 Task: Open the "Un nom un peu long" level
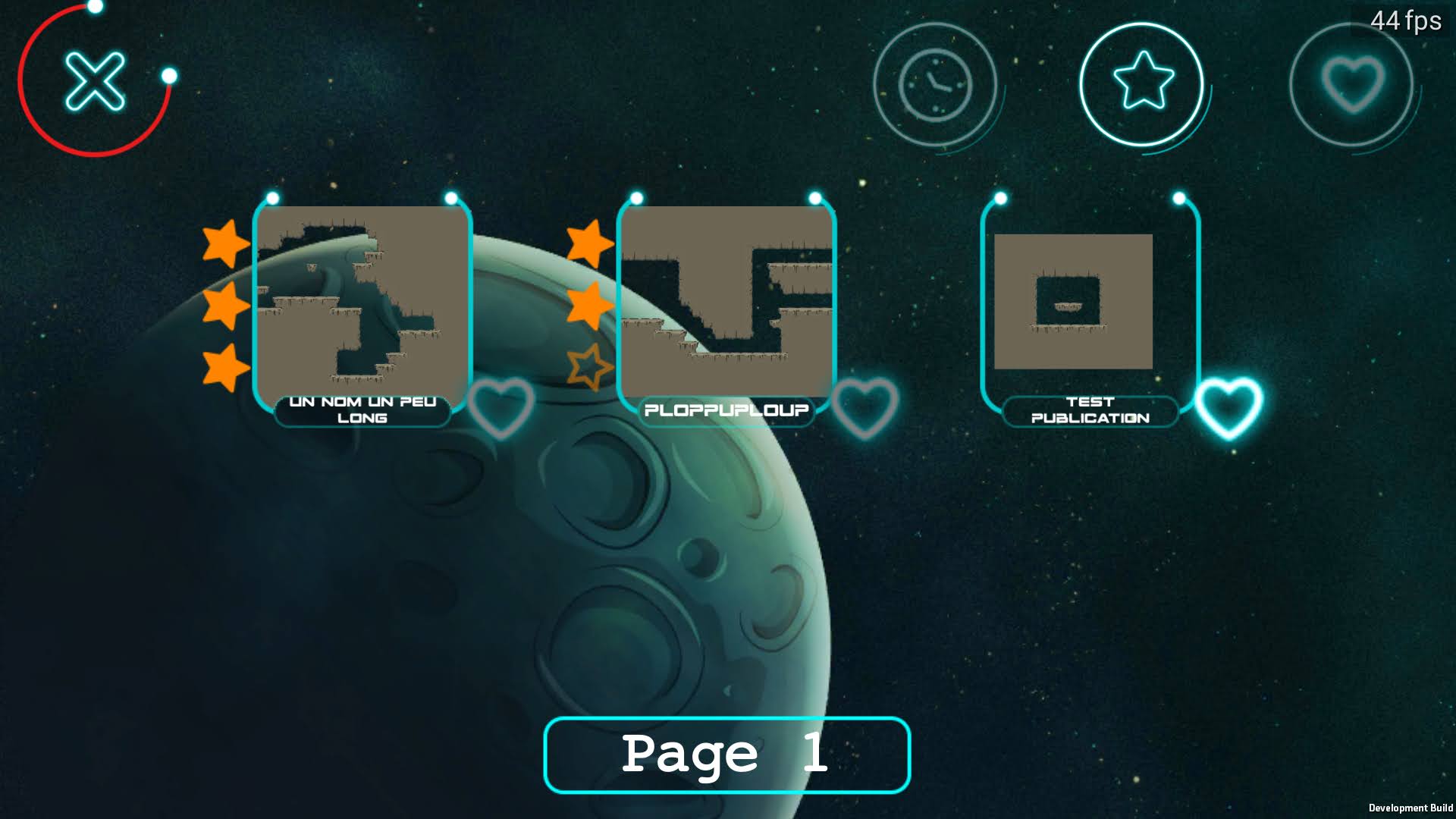(x=362, y=301)
